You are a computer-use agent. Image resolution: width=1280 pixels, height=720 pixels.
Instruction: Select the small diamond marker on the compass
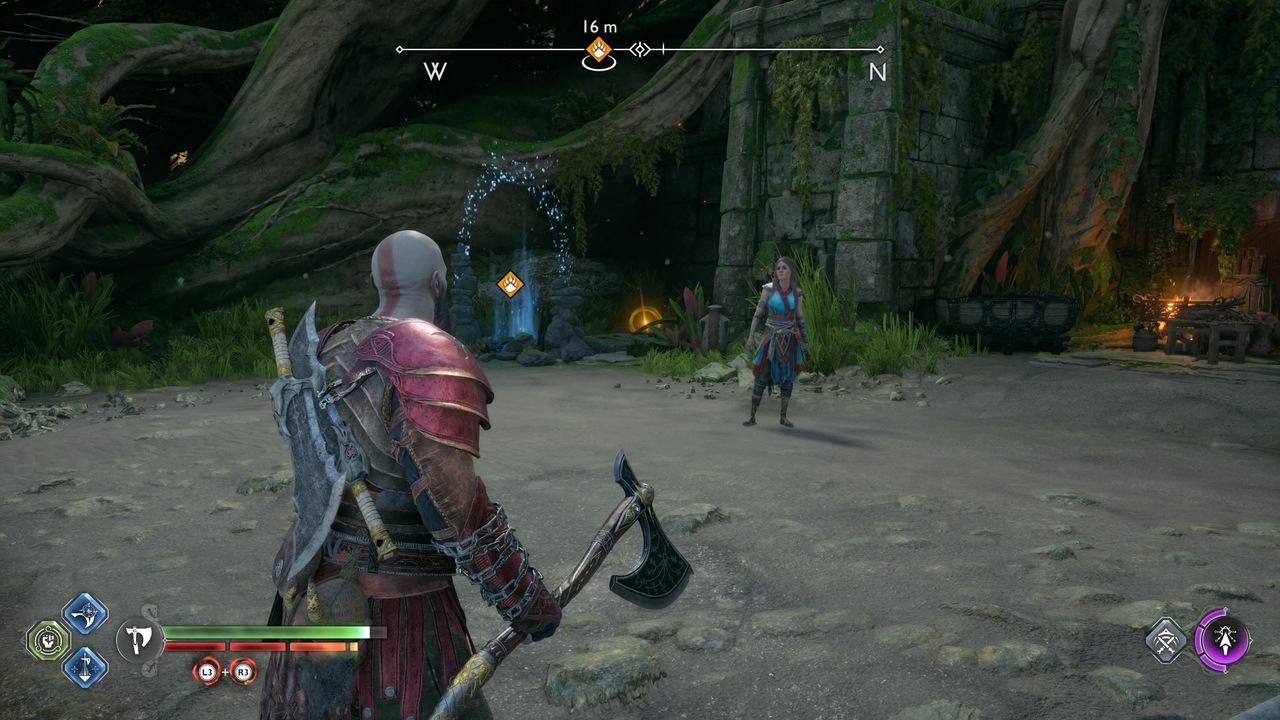(640, 49)
